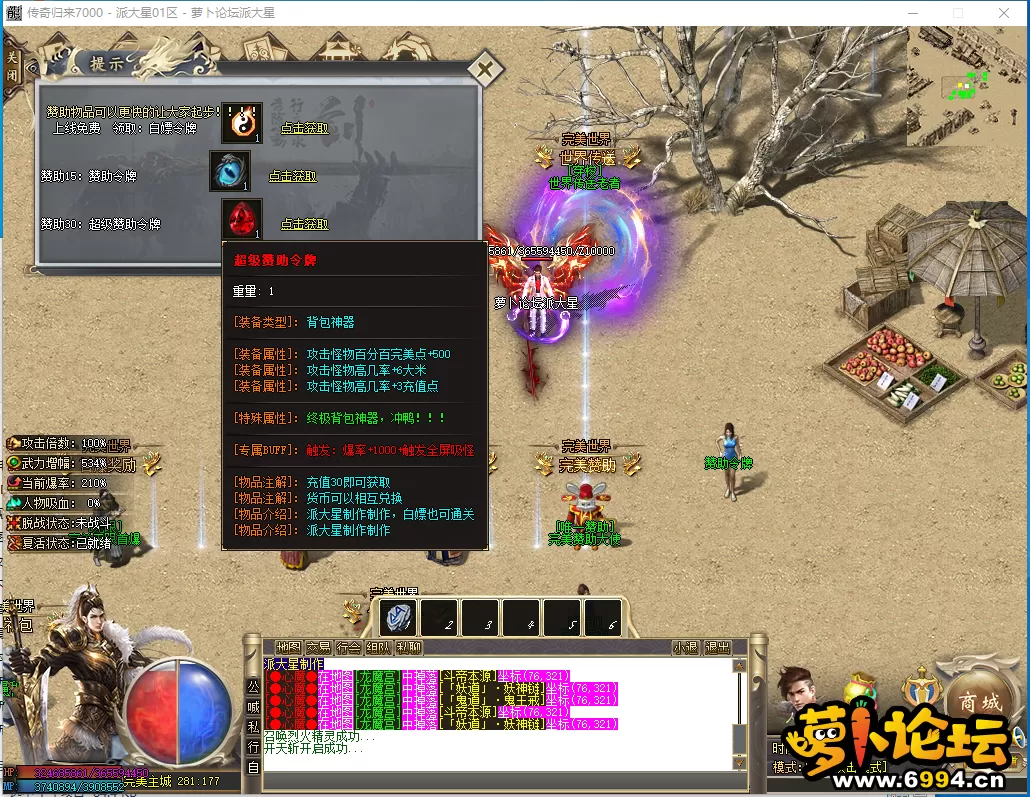The height and width of the screenshot is (797, 1030).
Task: Open the gold bag inventory icon
Action: [858, 689]
